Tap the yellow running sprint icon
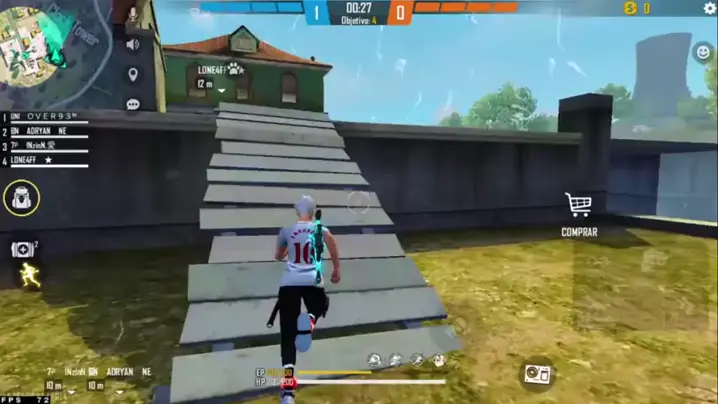The image size is (718, 404). [x=31, y=277]
